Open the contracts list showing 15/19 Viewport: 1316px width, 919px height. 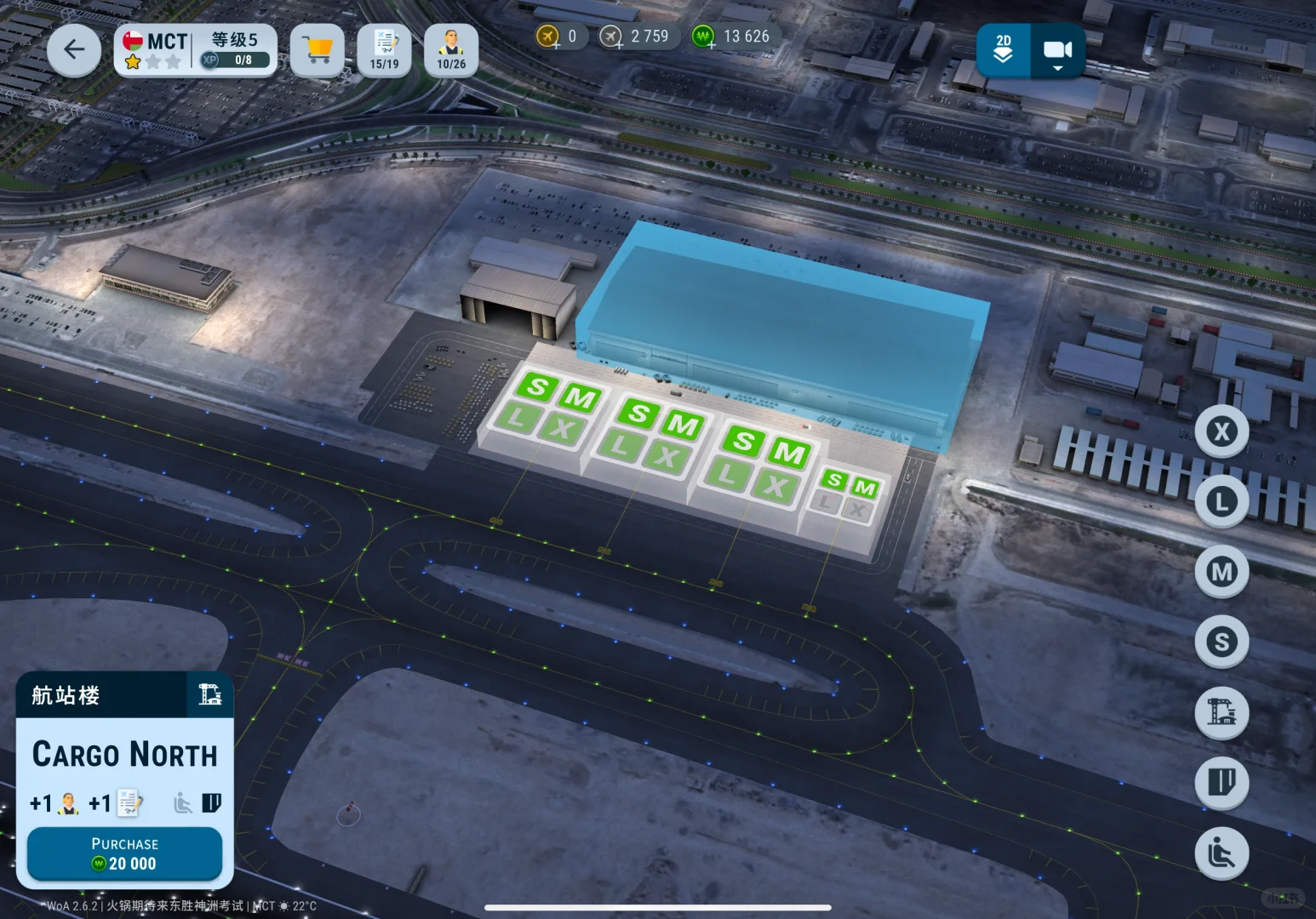point(385,50)
